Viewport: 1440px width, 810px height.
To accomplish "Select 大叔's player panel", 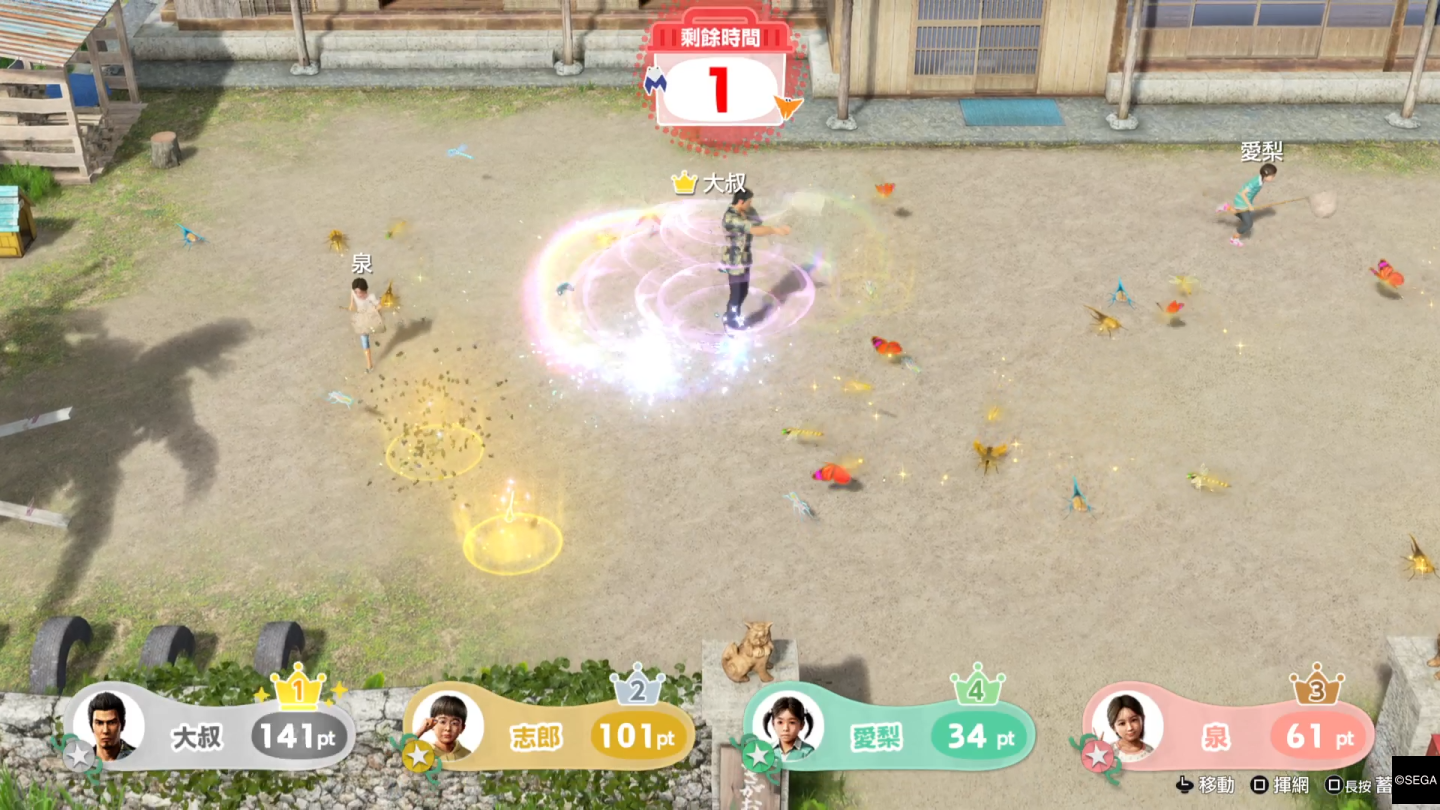I will (210, 736).
